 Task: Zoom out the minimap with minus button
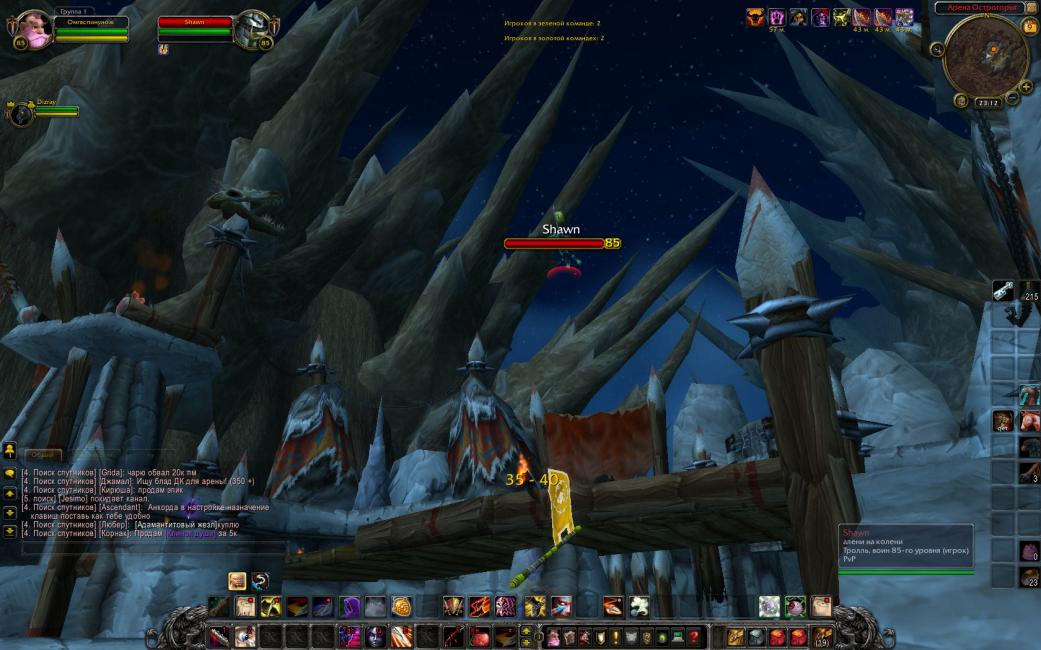[1012, 99]
